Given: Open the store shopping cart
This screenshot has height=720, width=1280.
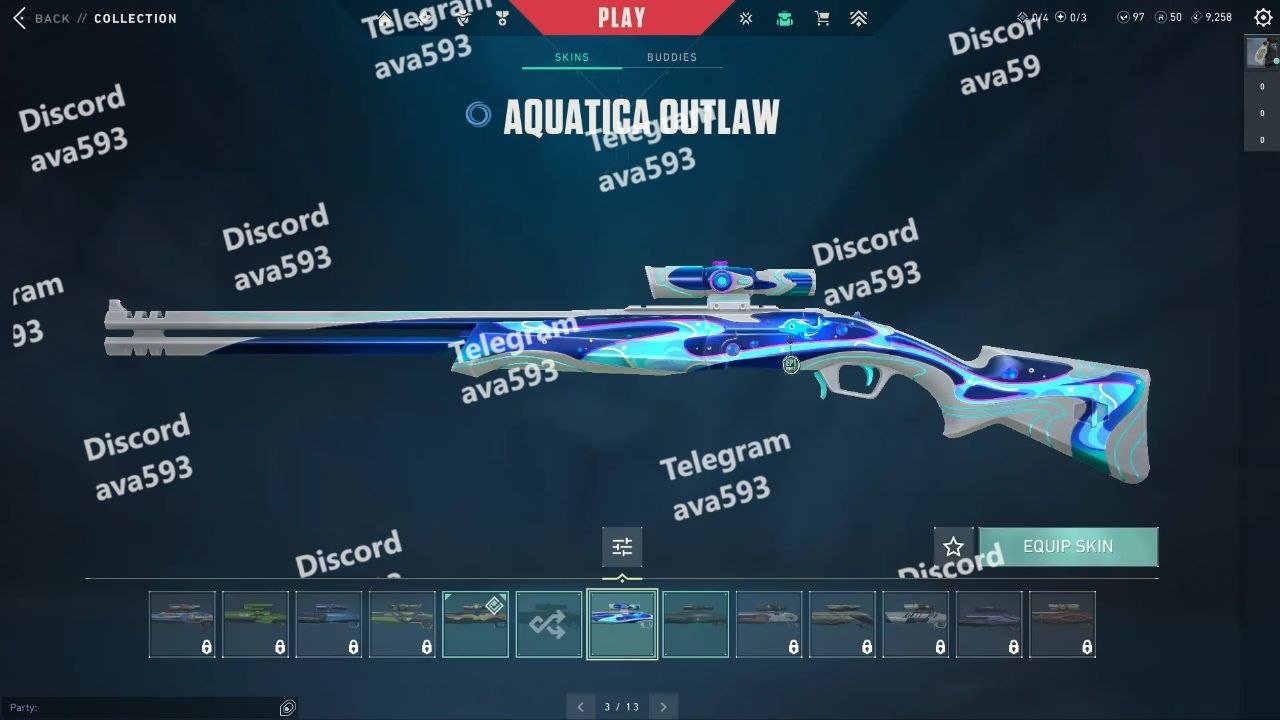Looking at the screenshot, I should coord(822,18).
